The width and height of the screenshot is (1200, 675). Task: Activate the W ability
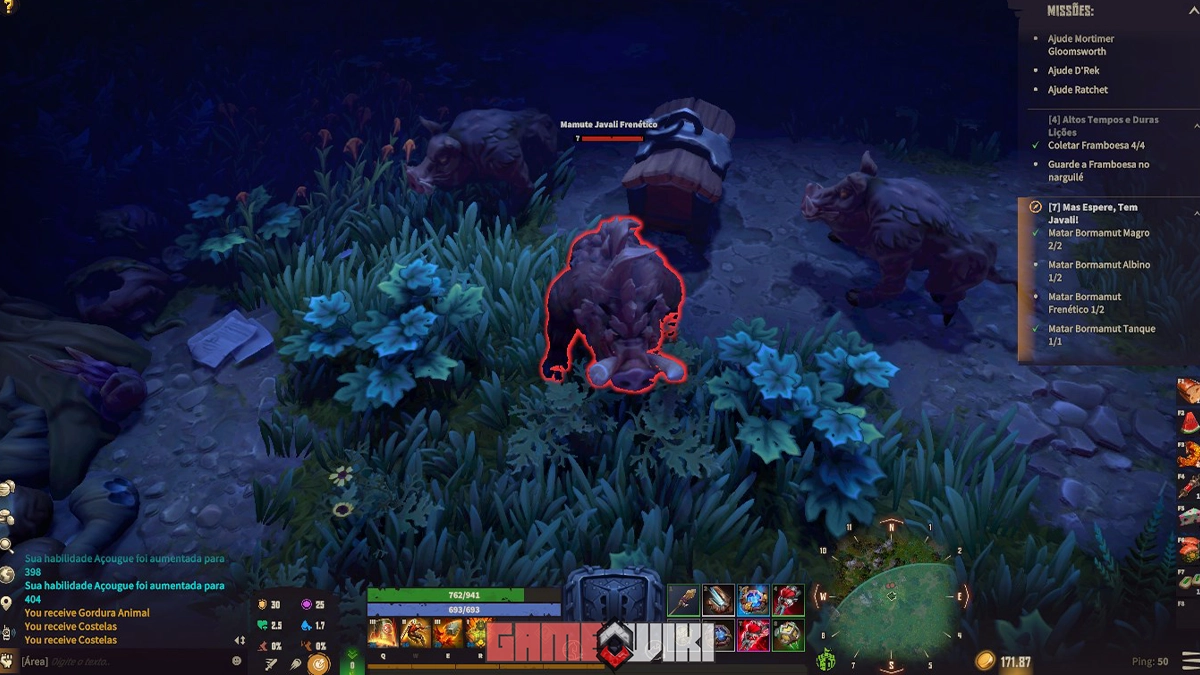[x=415, y=633]
